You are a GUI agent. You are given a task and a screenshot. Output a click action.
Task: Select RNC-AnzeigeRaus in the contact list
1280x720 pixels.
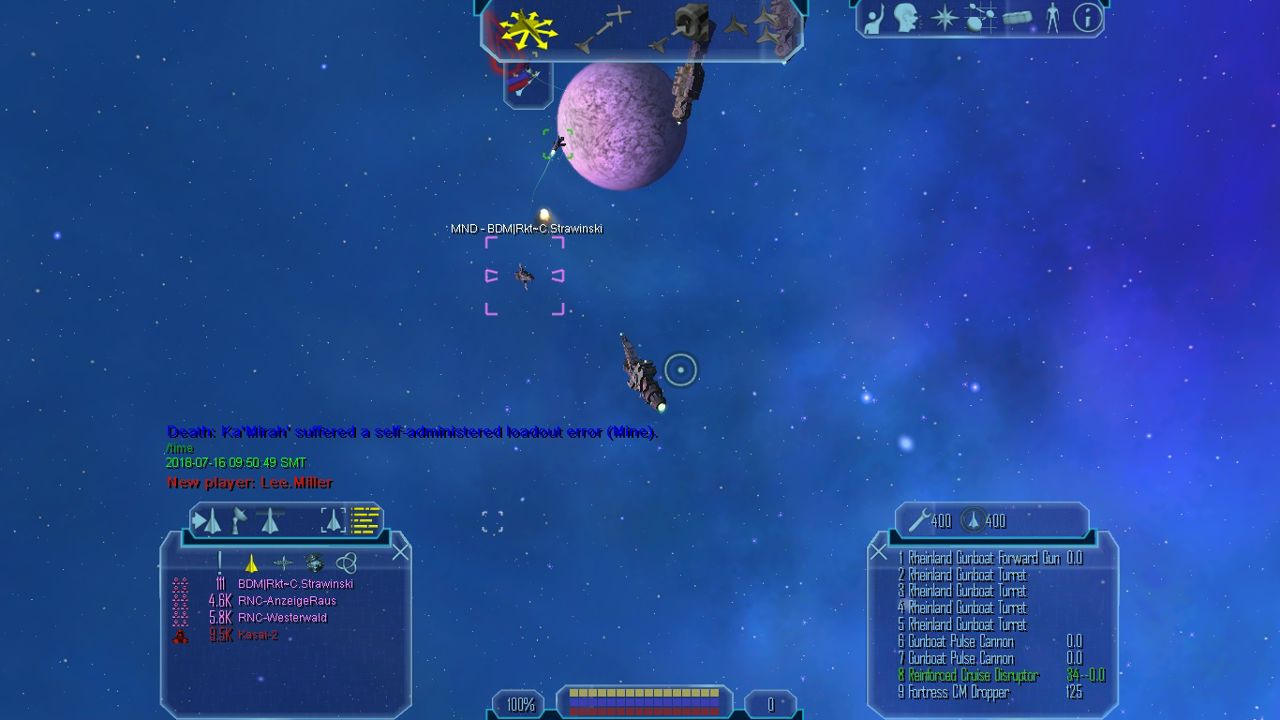pos(286,601)
